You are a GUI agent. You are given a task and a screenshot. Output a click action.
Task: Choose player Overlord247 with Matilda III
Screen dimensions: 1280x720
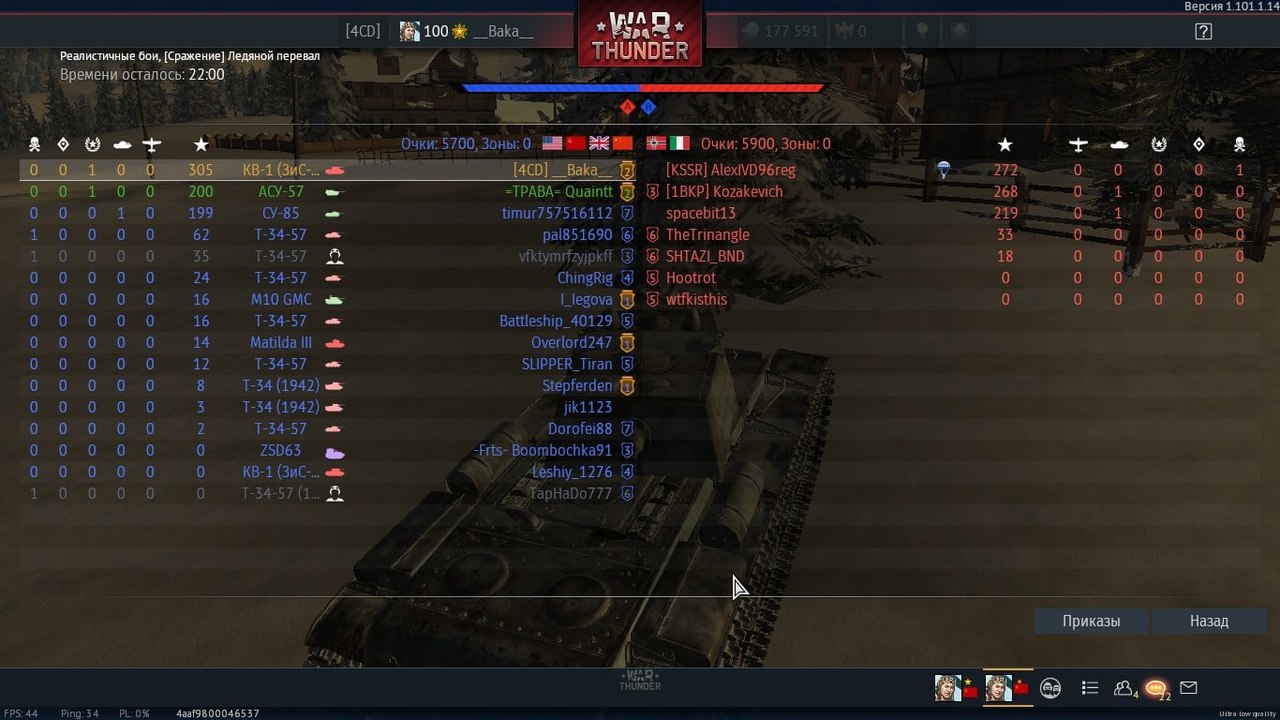[x=571, y=343]
